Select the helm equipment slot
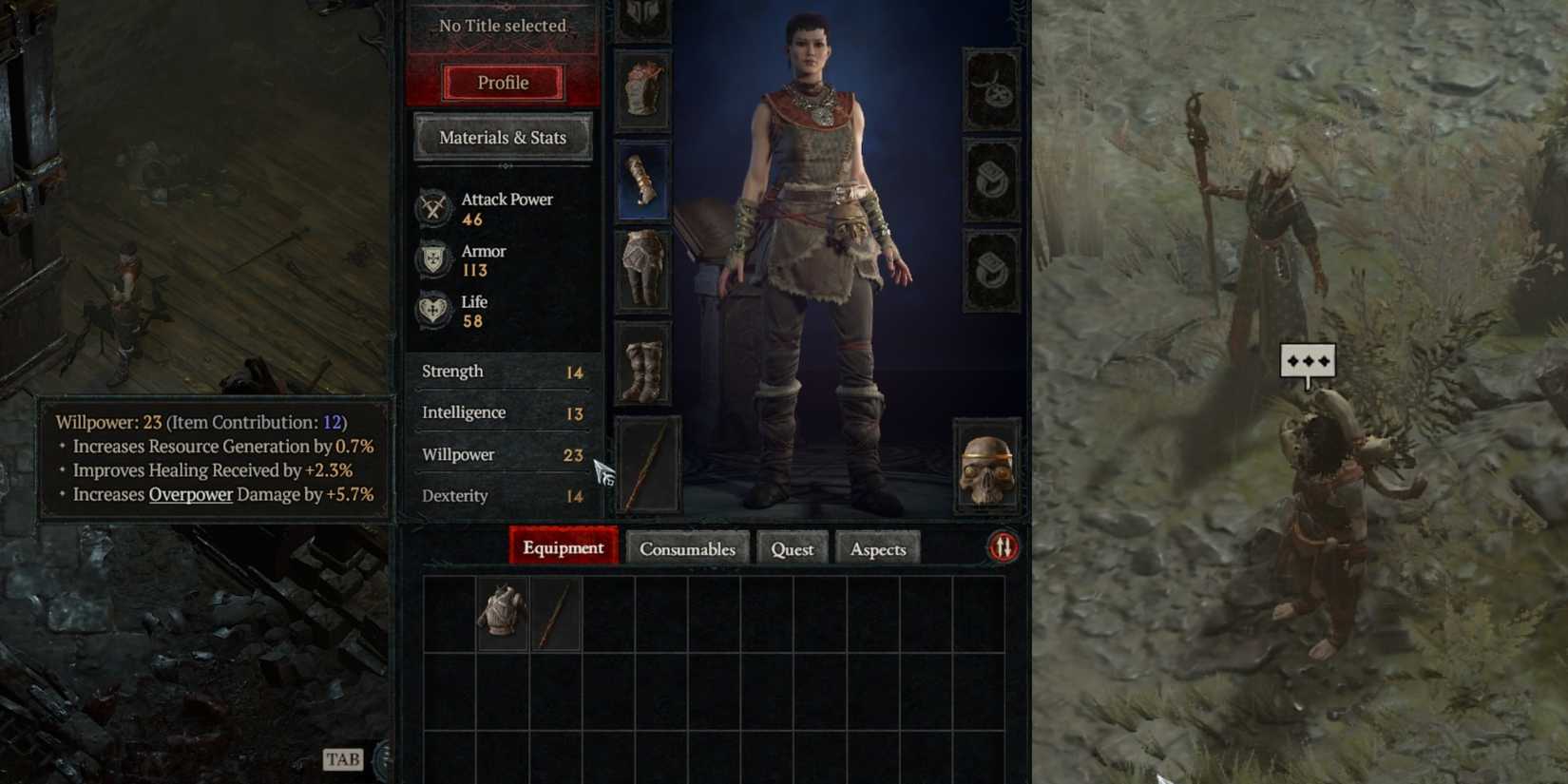The height and width of the screenshot is (784, 1568). 643,19
